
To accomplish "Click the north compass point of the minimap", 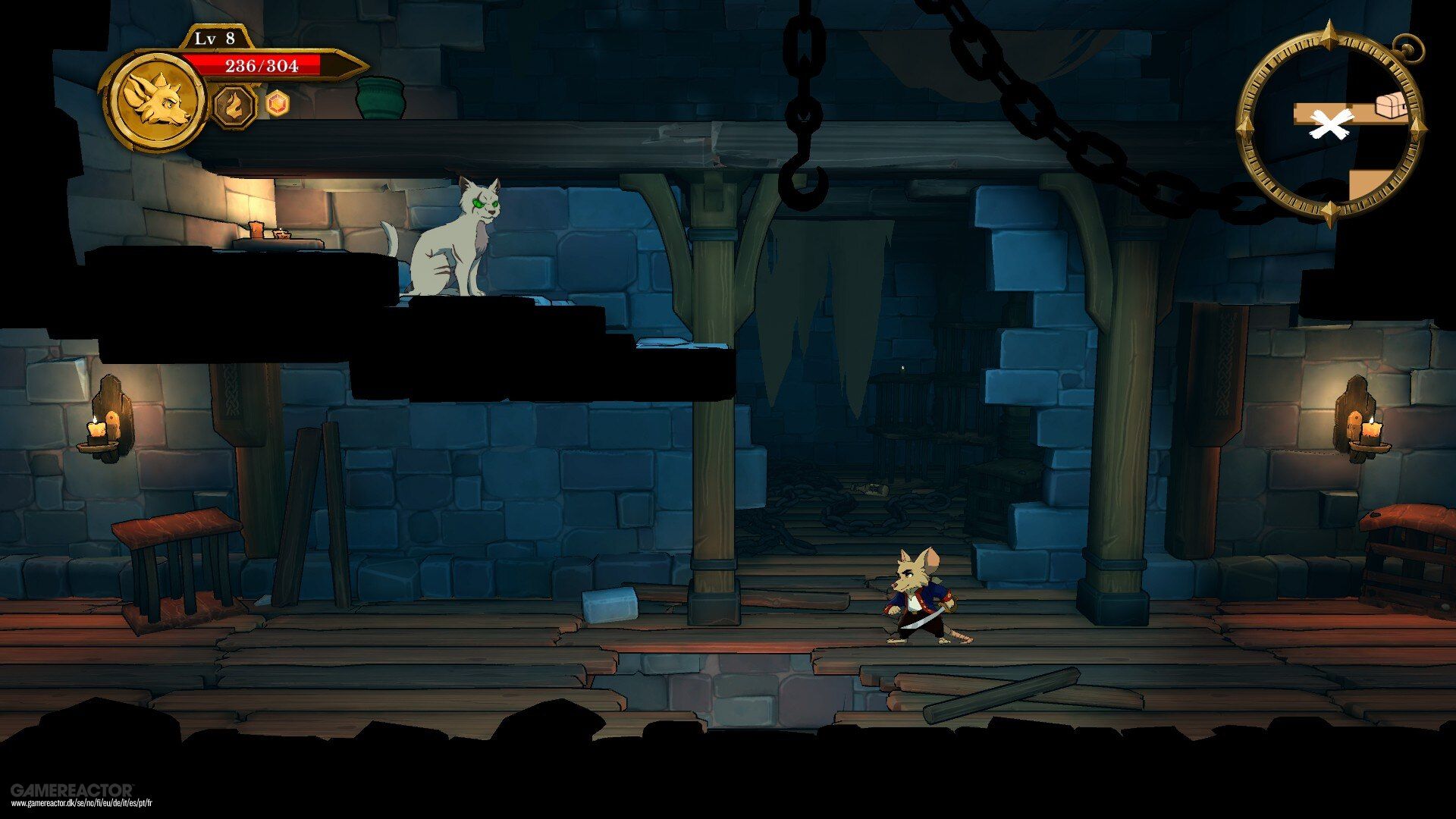I will pyautogui.click(x=1329, y=39).
